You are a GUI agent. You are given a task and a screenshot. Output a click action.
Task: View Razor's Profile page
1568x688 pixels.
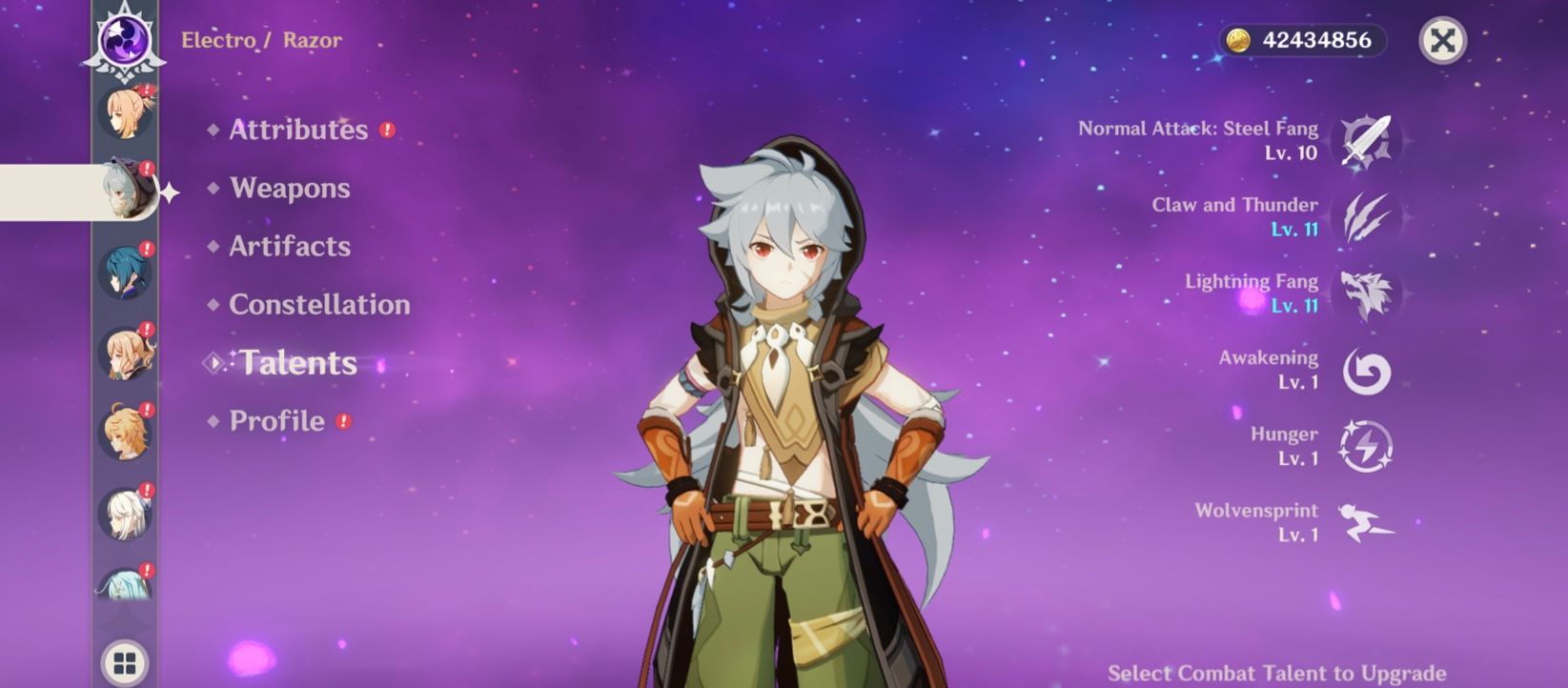(x=275, y=420)
